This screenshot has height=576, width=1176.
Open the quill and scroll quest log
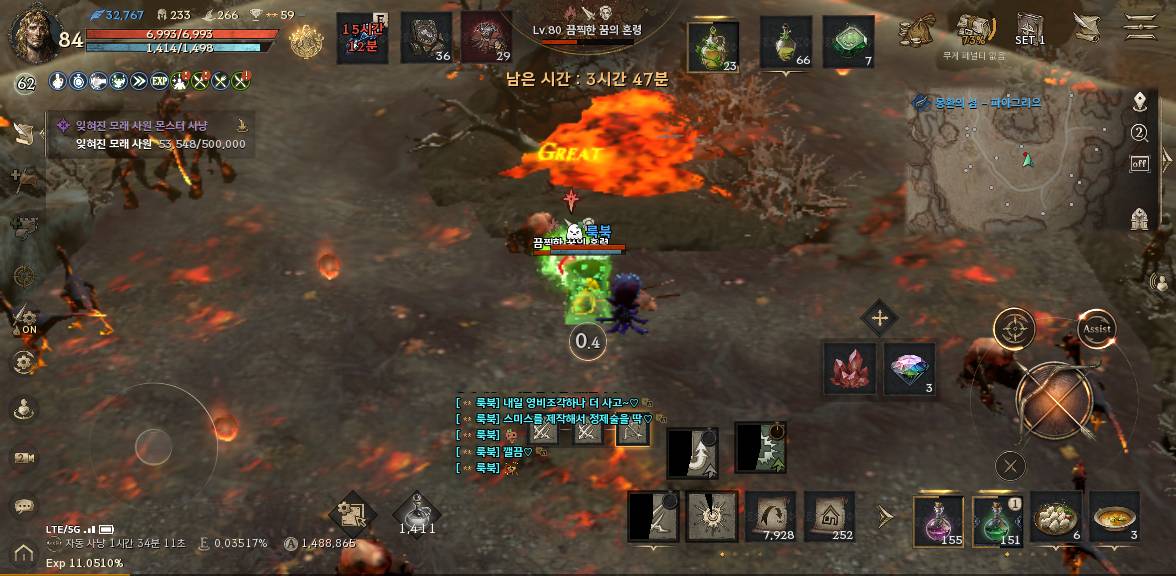1084,27
